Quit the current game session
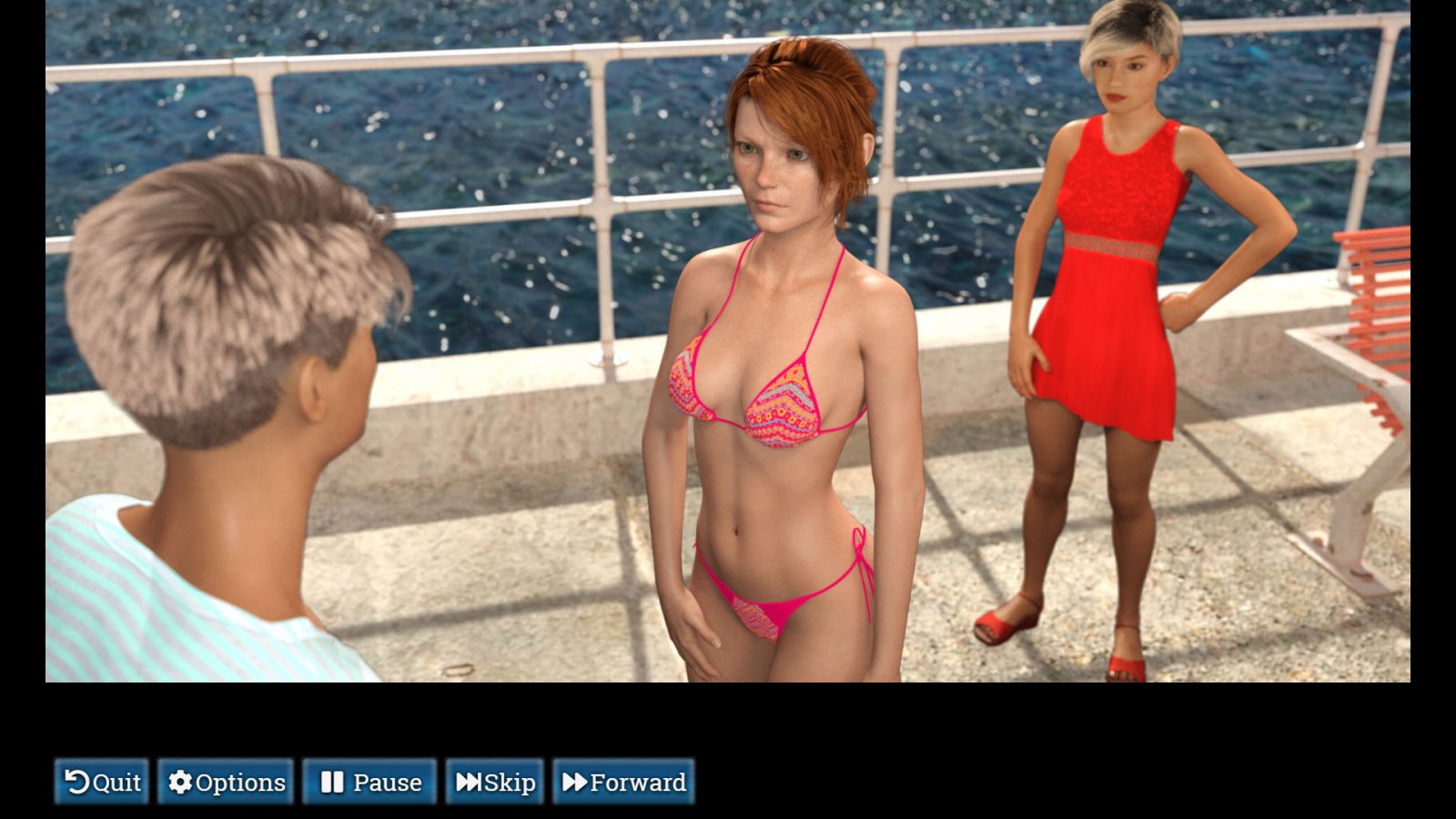This screenshot has width=1456, height=819. click(x=101, y=782)
